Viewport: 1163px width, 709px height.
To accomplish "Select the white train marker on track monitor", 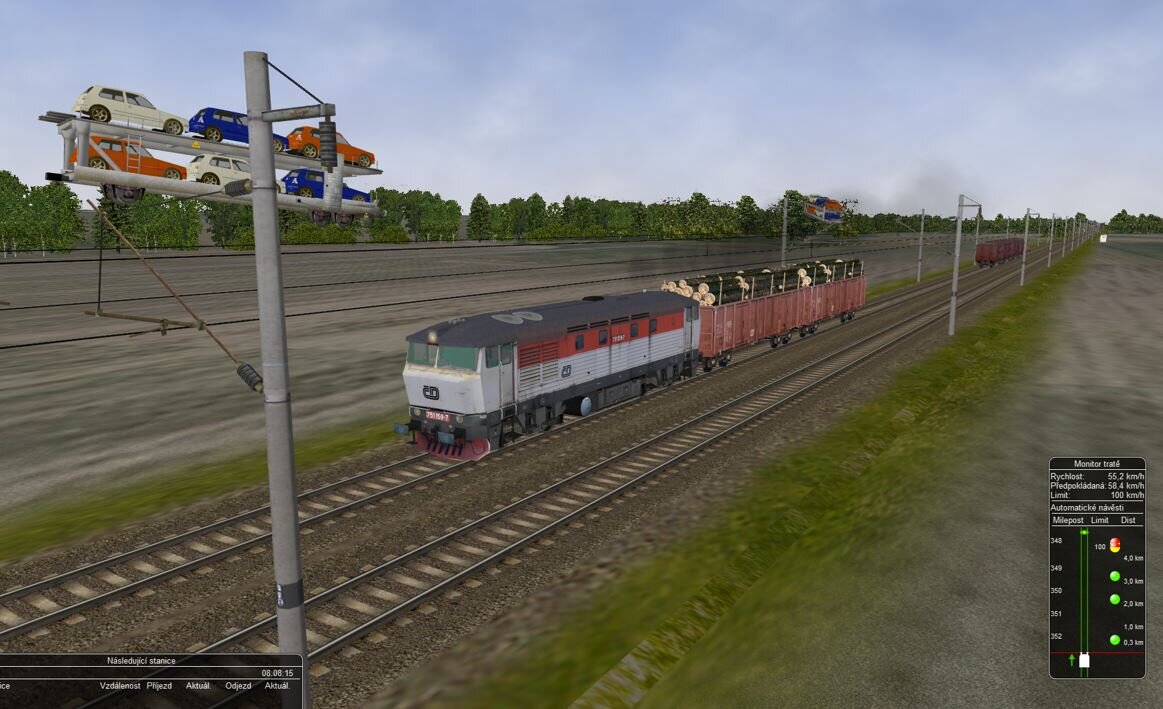I will [x=1084, y=660].
